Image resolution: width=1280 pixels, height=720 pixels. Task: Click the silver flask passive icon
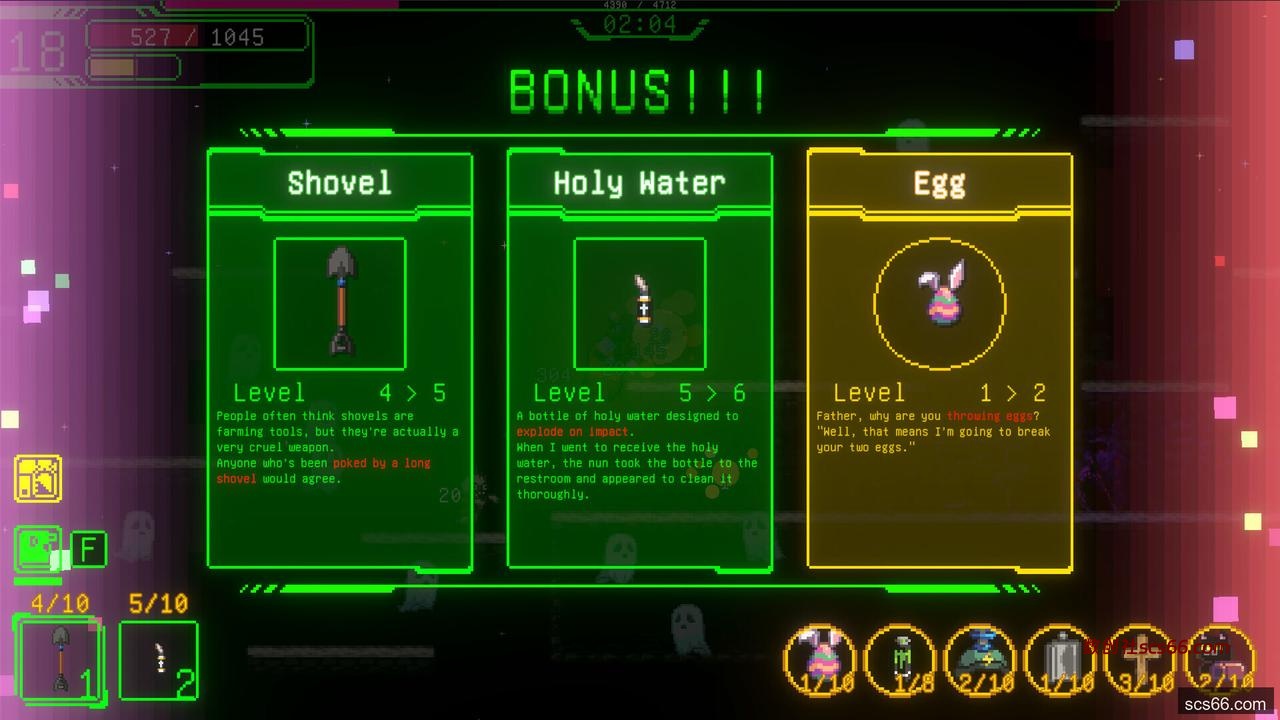(1061, 658)
